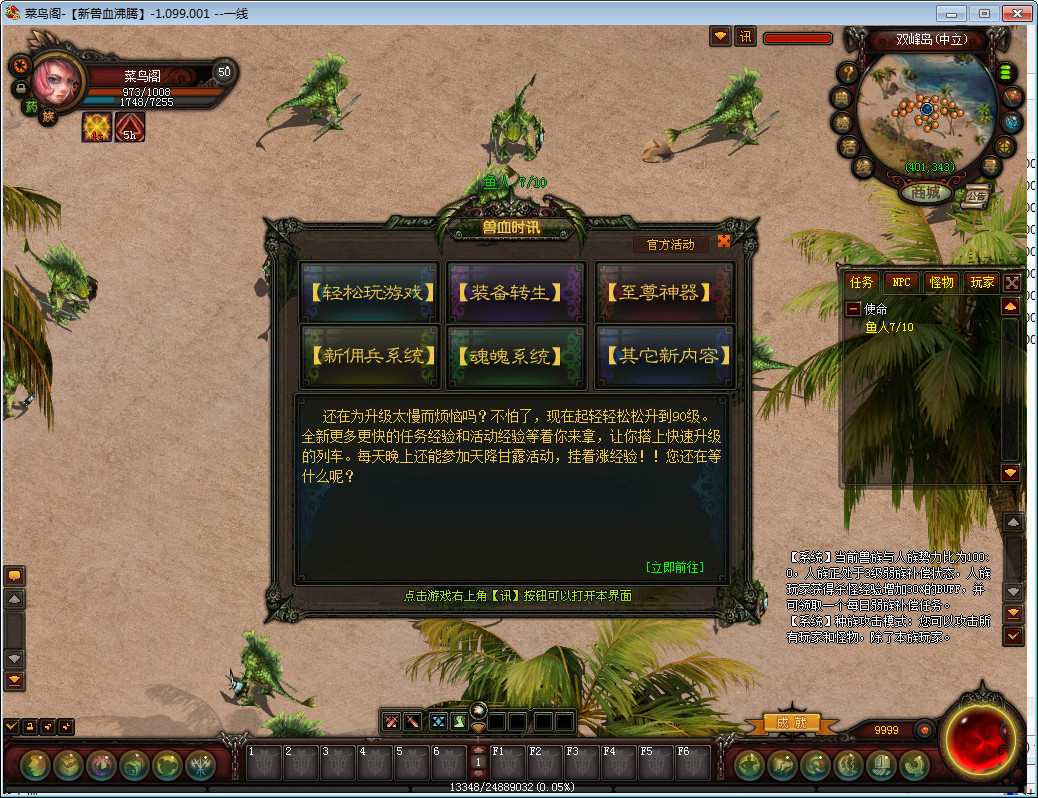Switch to the NPC tab
The width and height of the screenshot is (1038, 798).
point(901,283)
